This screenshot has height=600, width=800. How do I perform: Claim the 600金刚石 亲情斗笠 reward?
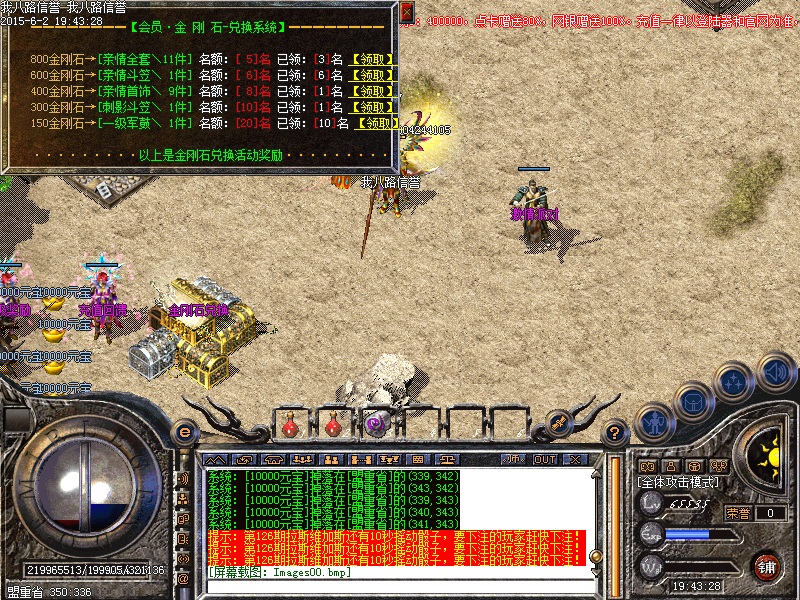click(x=374, y=75)
